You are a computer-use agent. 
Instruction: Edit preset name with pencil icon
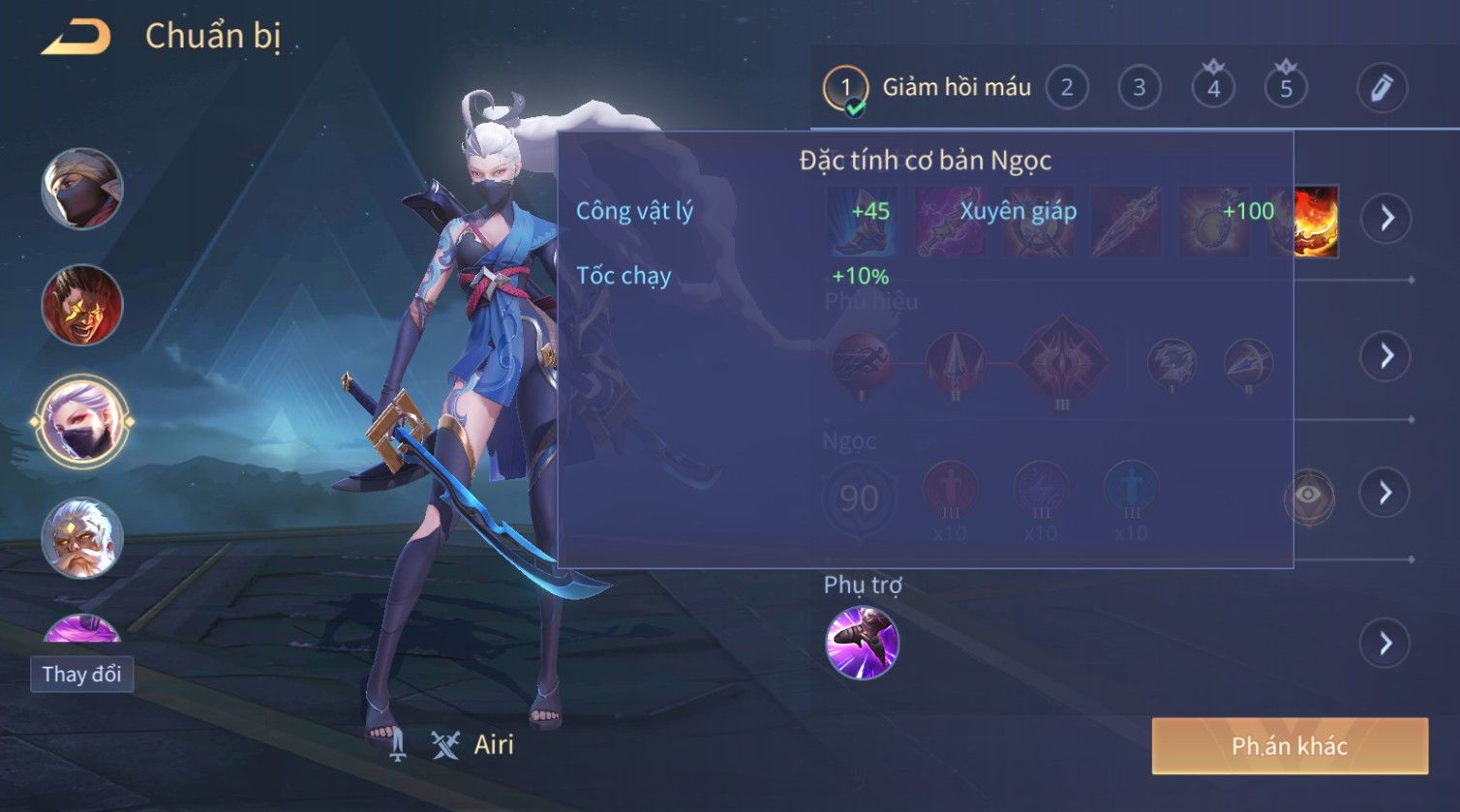(1381, 88)
